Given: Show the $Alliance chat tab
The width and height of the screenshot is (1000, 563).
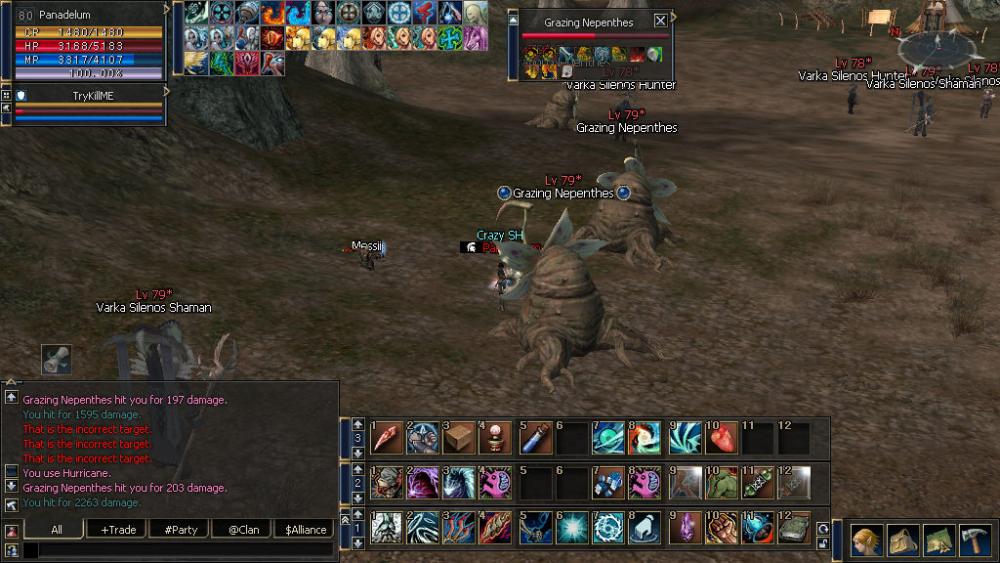Looking at the screenshot, I should pos(304,530).
